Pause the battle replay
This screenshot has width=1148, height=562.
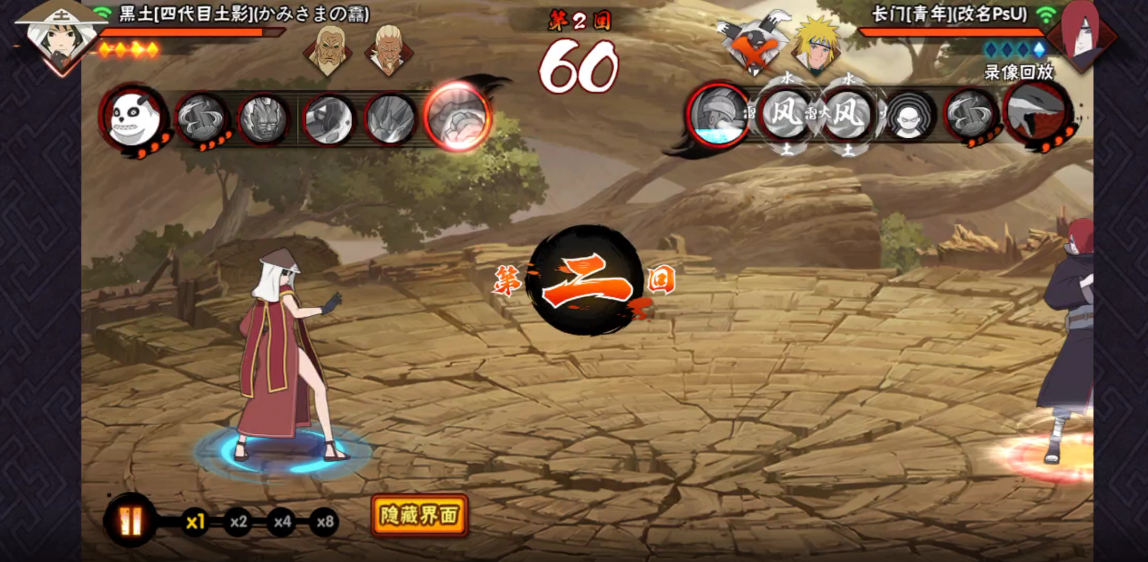(x=131, y=521)
